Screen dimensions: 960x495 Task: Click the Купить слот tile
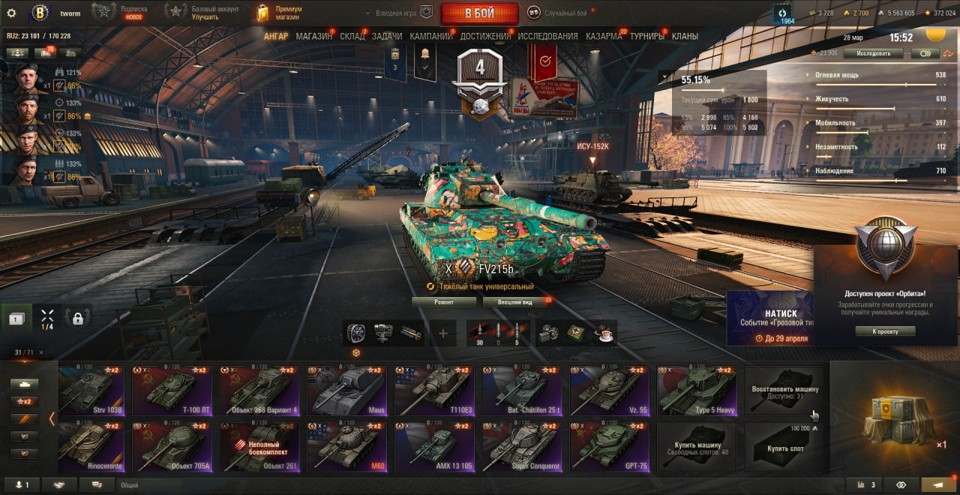pyautogui.click(x=785, y=447)
